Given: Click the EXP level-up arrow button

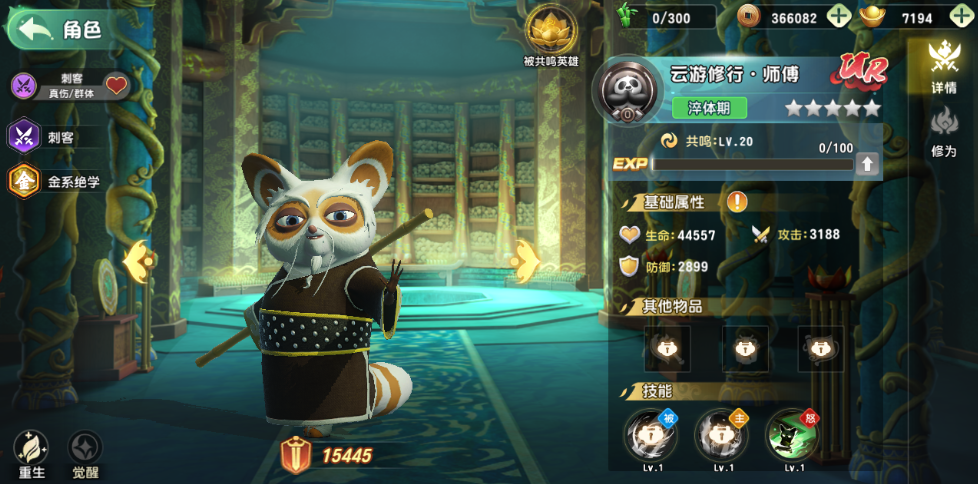Looking at the screenshot, I should [868, 164].
